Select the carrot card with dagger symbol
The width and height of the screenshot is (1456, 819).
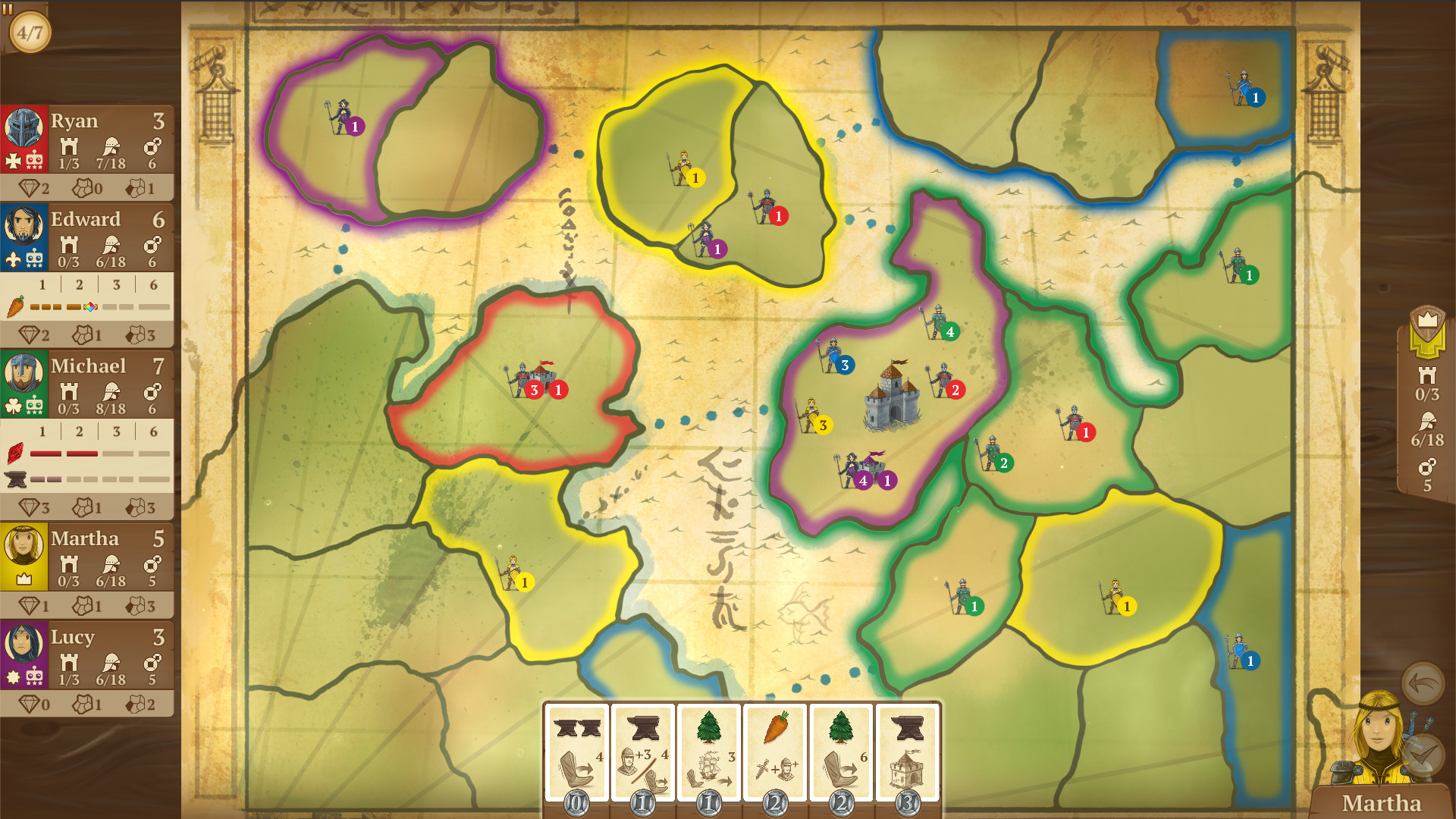click(775, 747)
